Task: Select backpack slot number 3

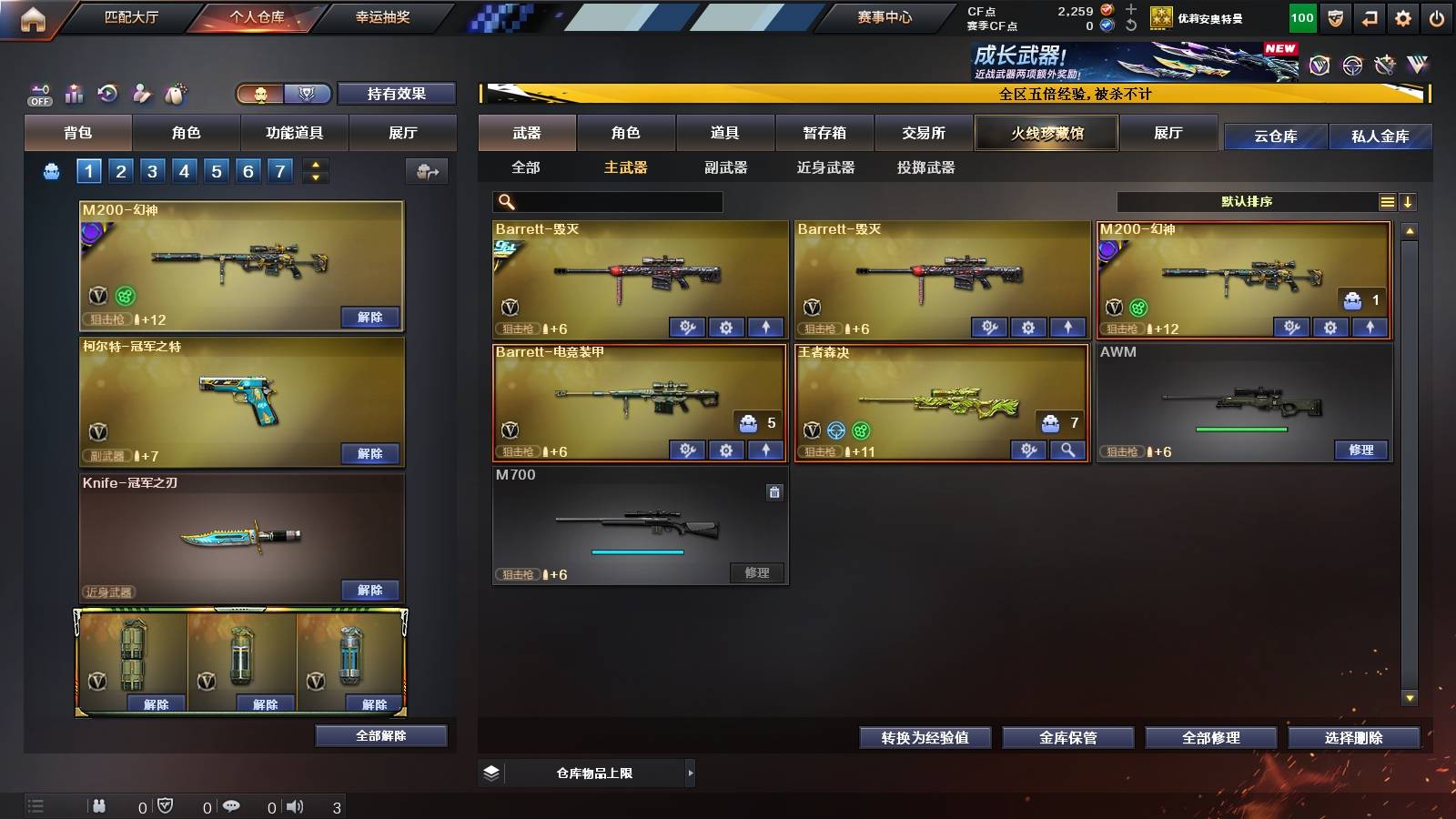Action: click(151, 170)
